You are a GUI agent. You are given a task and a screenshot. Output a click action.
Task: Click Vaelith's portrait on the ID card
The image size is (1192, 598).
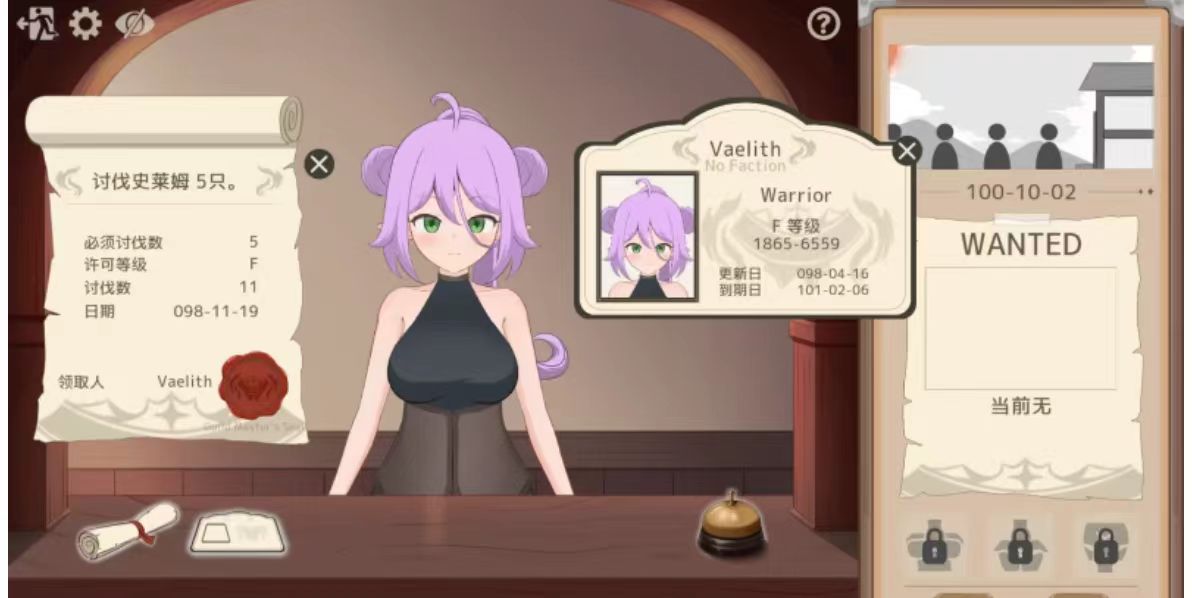(x=647, y=237)
